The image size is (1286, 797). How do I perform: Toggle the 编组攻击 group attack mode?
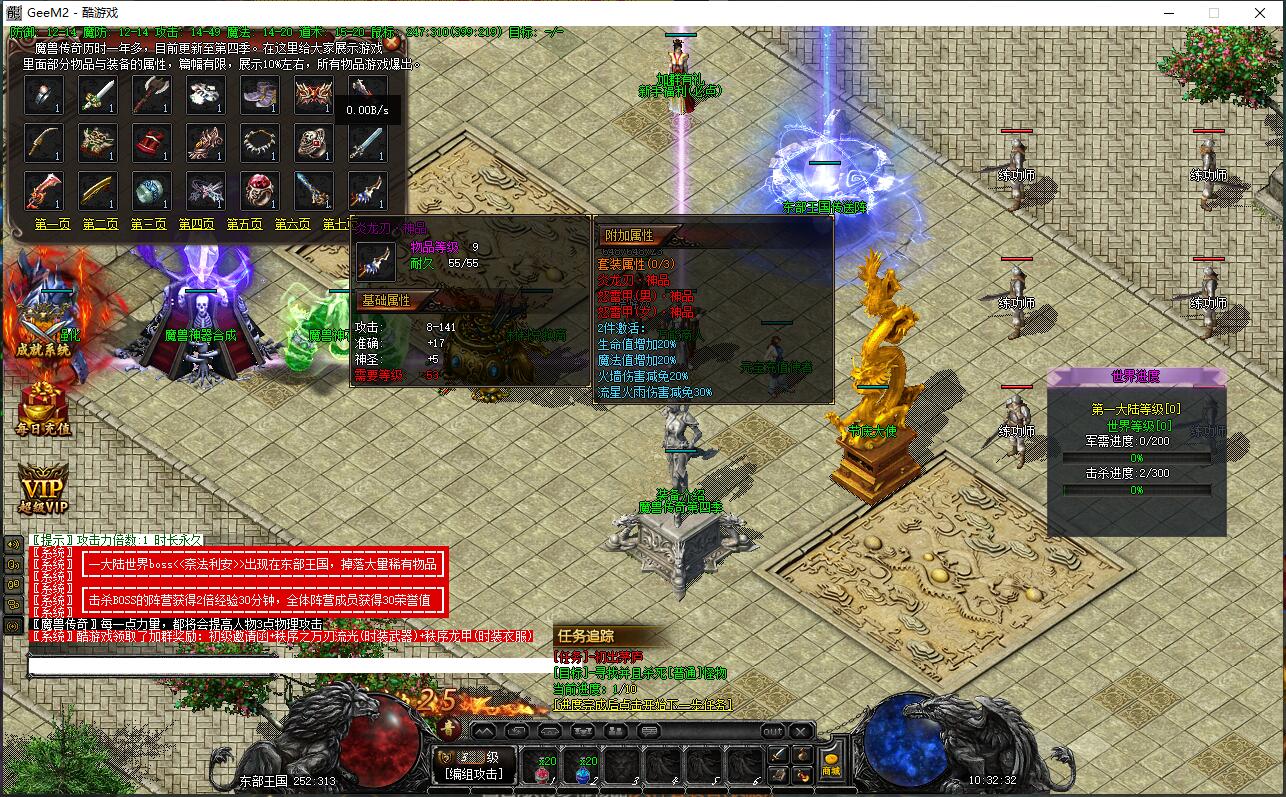pyautogui.click(x=479, y=774)
